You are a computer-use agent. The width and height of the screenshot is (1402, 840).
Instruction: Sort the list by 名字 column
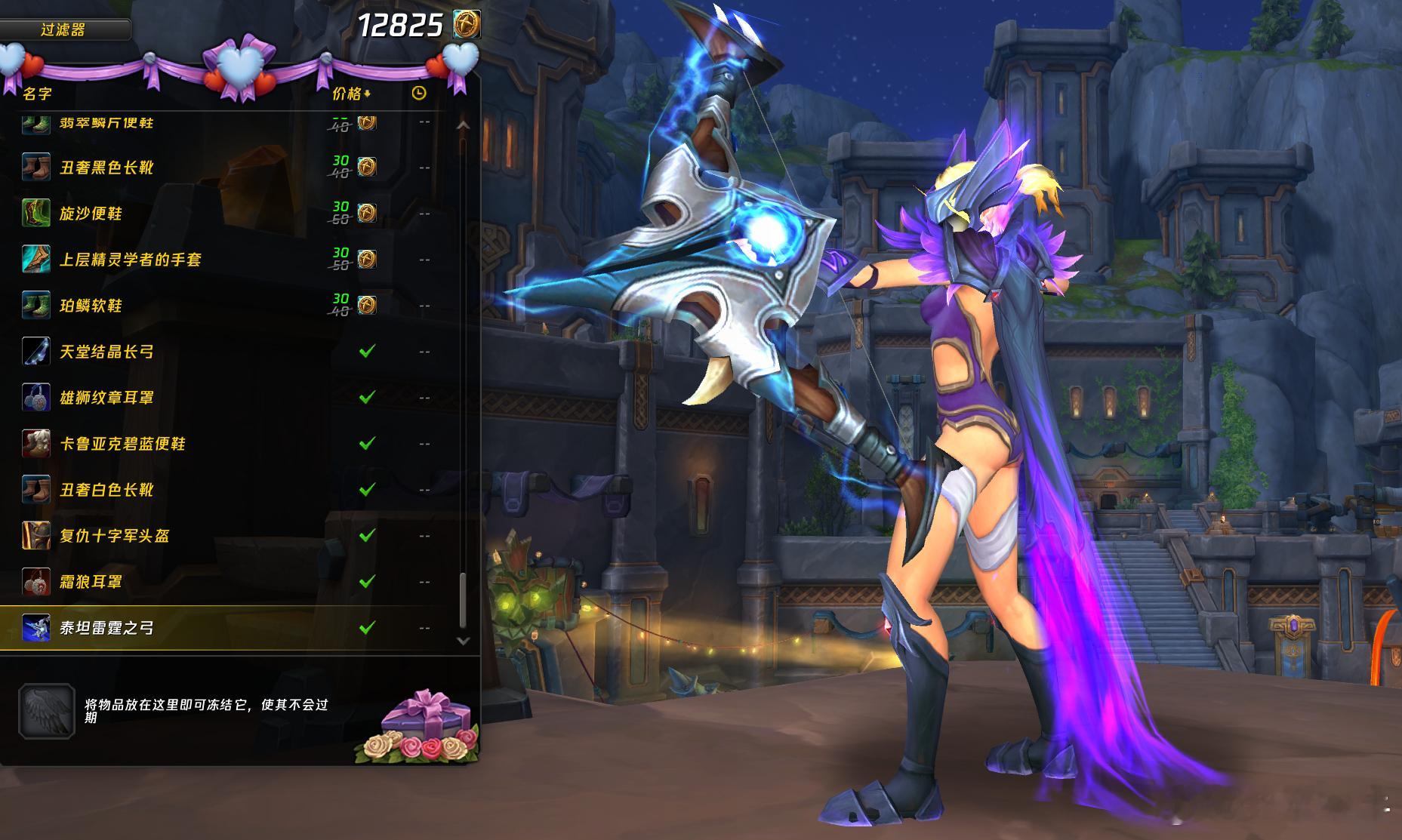38,94
